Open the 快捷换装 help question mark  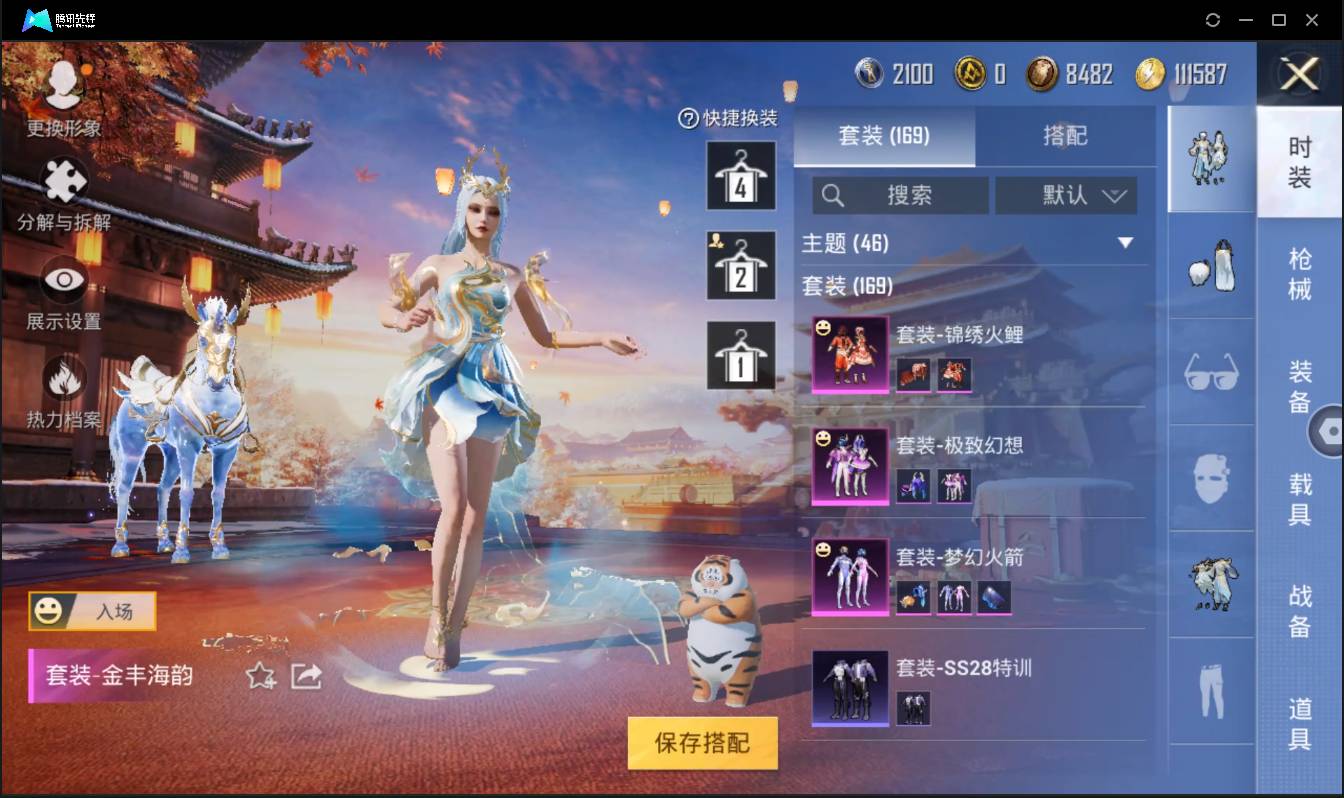tap(687, 119)
